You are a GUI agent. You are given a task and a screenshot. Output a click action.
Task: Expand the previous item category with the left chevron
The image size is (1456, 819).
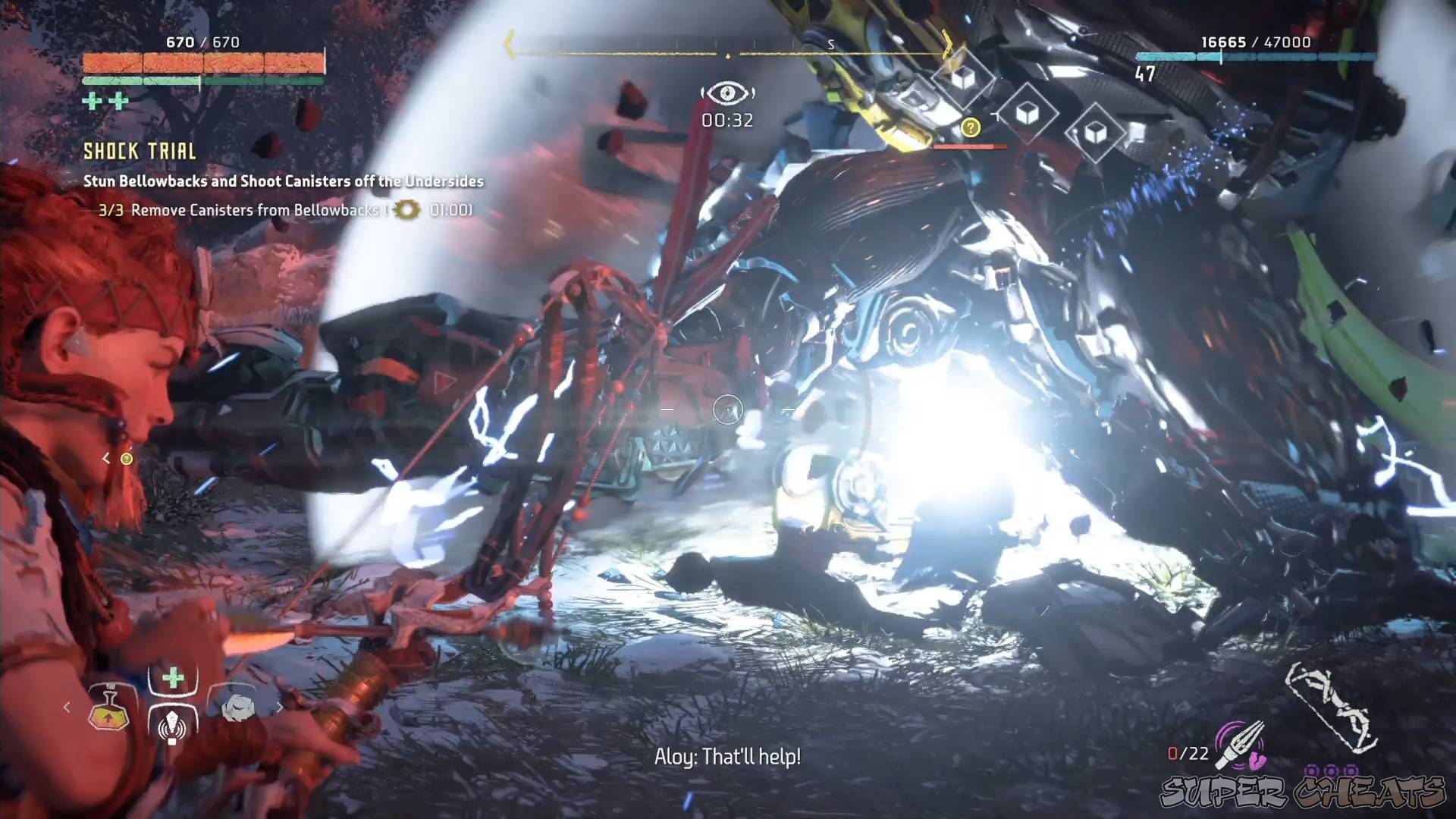67,707
